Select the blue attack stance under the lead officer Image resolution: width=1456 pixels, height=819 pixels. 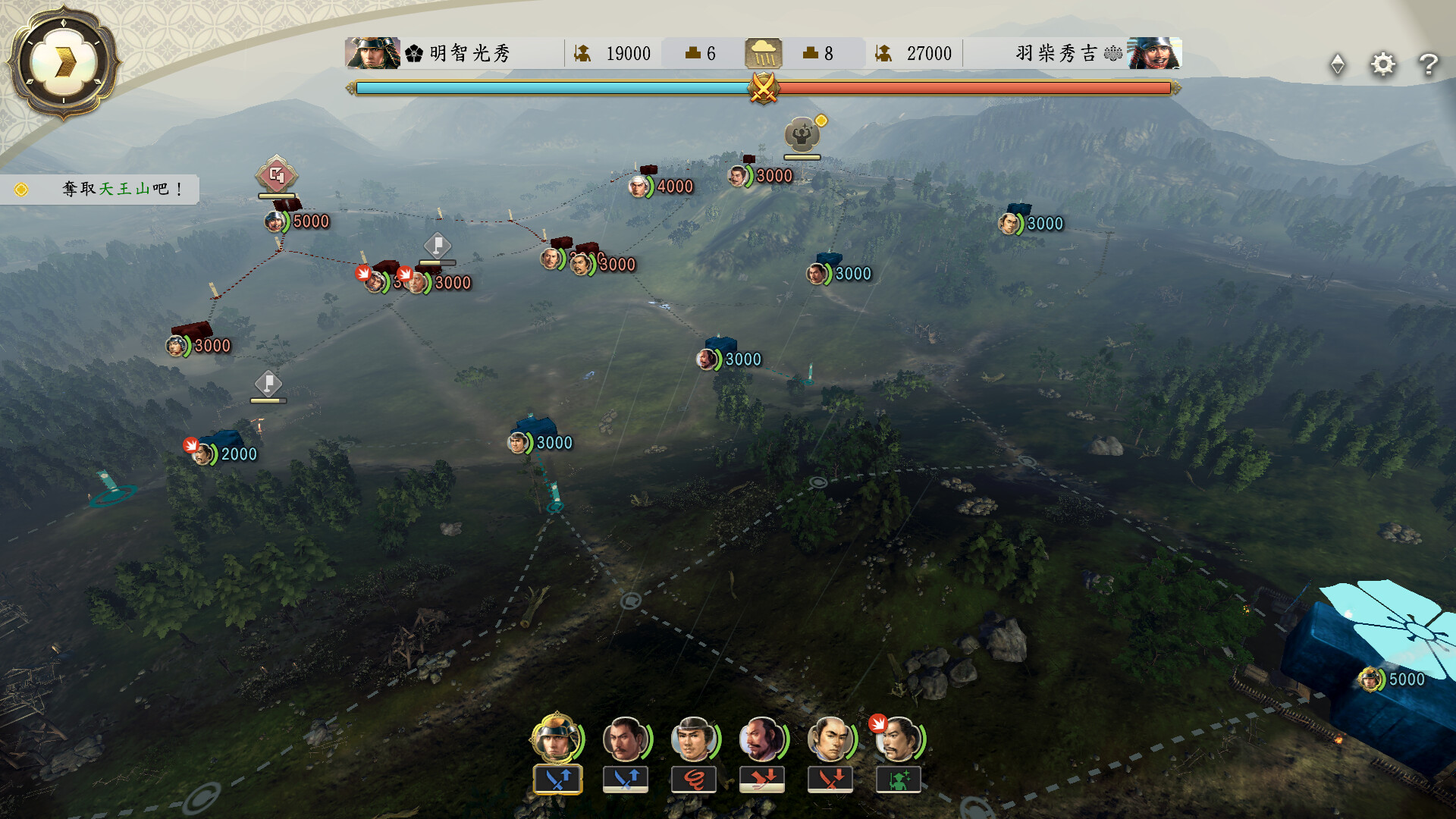[x=556, y=778]
